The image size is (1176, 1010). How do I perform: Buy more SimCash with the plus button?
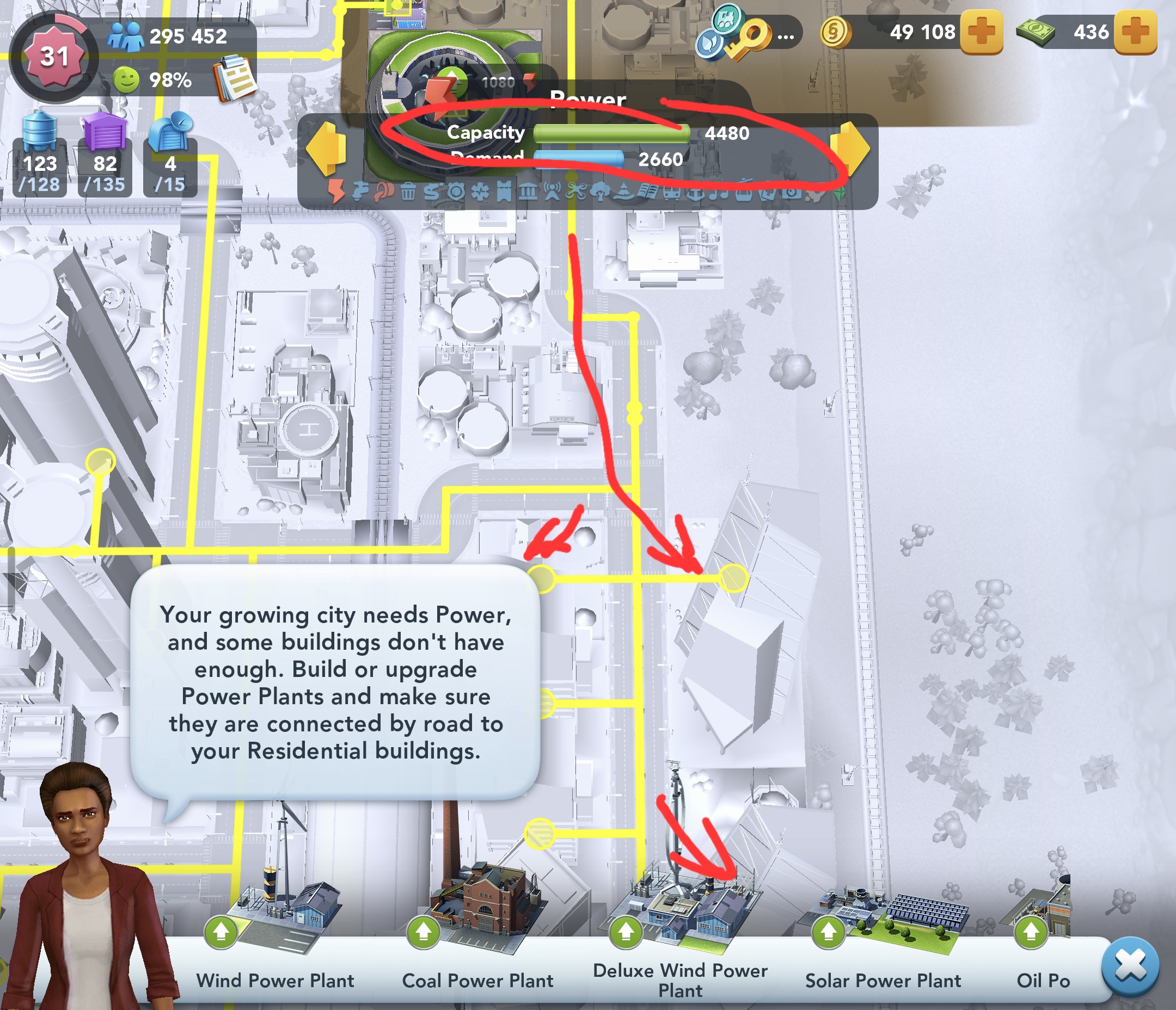point(1135,33)
